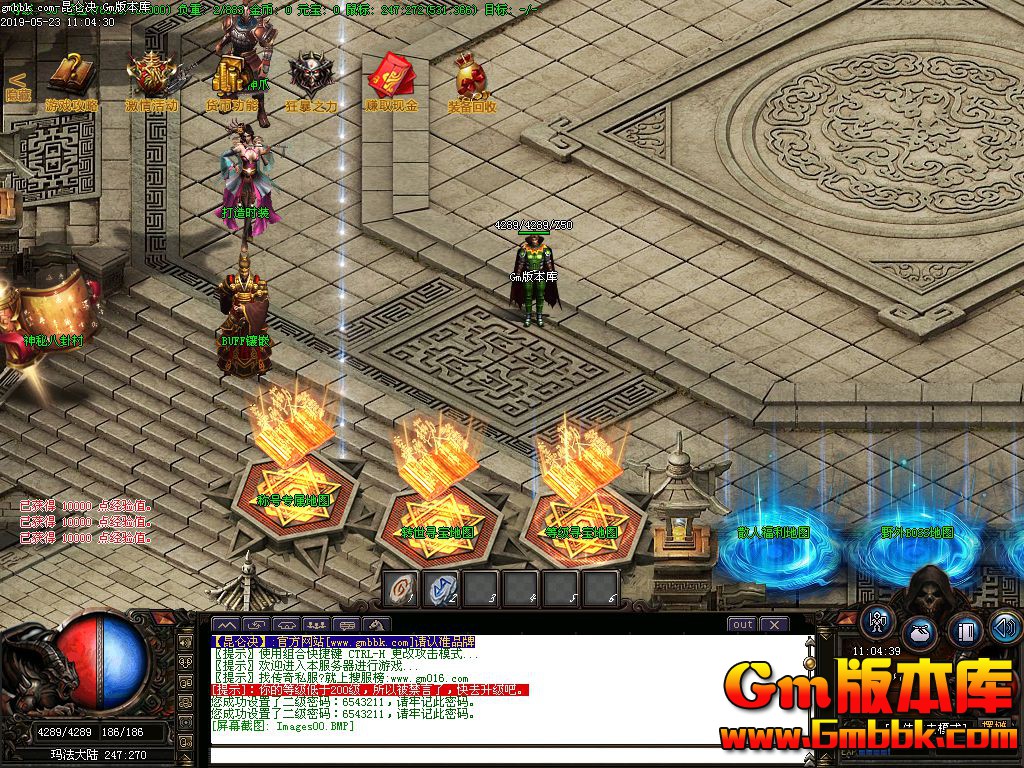Open the book-shaped round button
This screenshot has width=1024, height=768.
tap(964, 630)
